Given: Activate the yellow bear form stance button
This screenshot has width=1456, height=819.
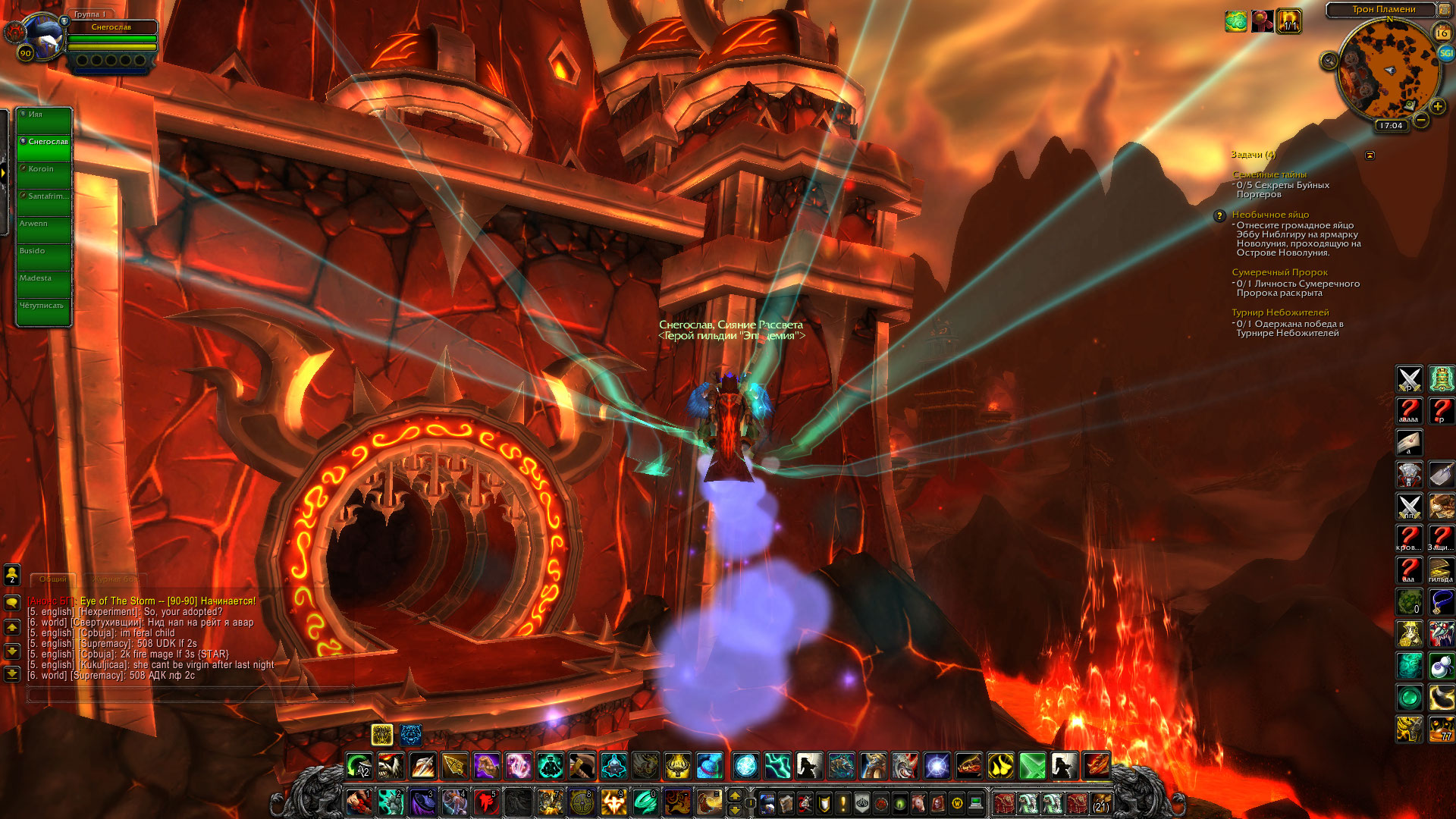Looking at the screenshot, I should (x=382, y=734).
